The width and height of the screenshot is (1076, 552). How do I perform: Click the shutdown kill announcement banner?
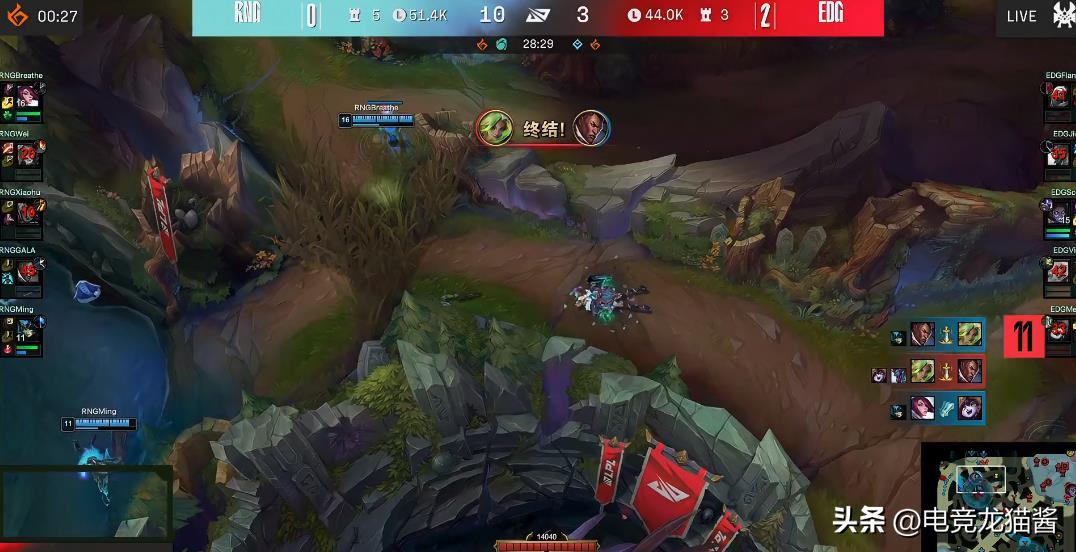(x=543, y=128)
